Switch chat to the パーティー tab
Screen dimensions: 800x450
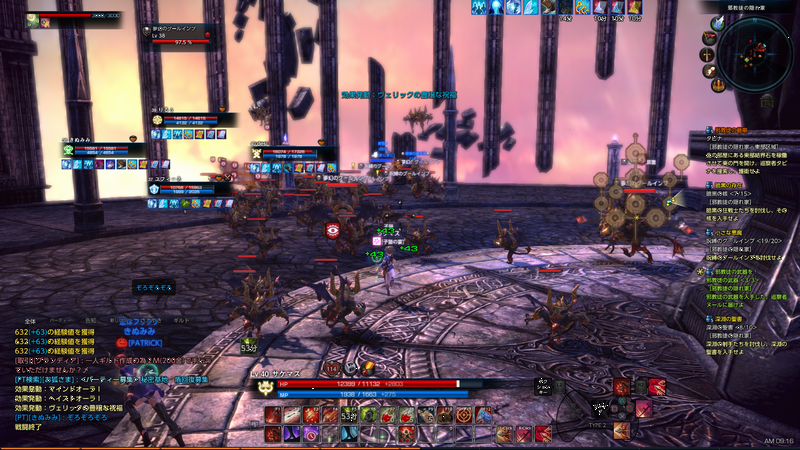coord(62,319)
